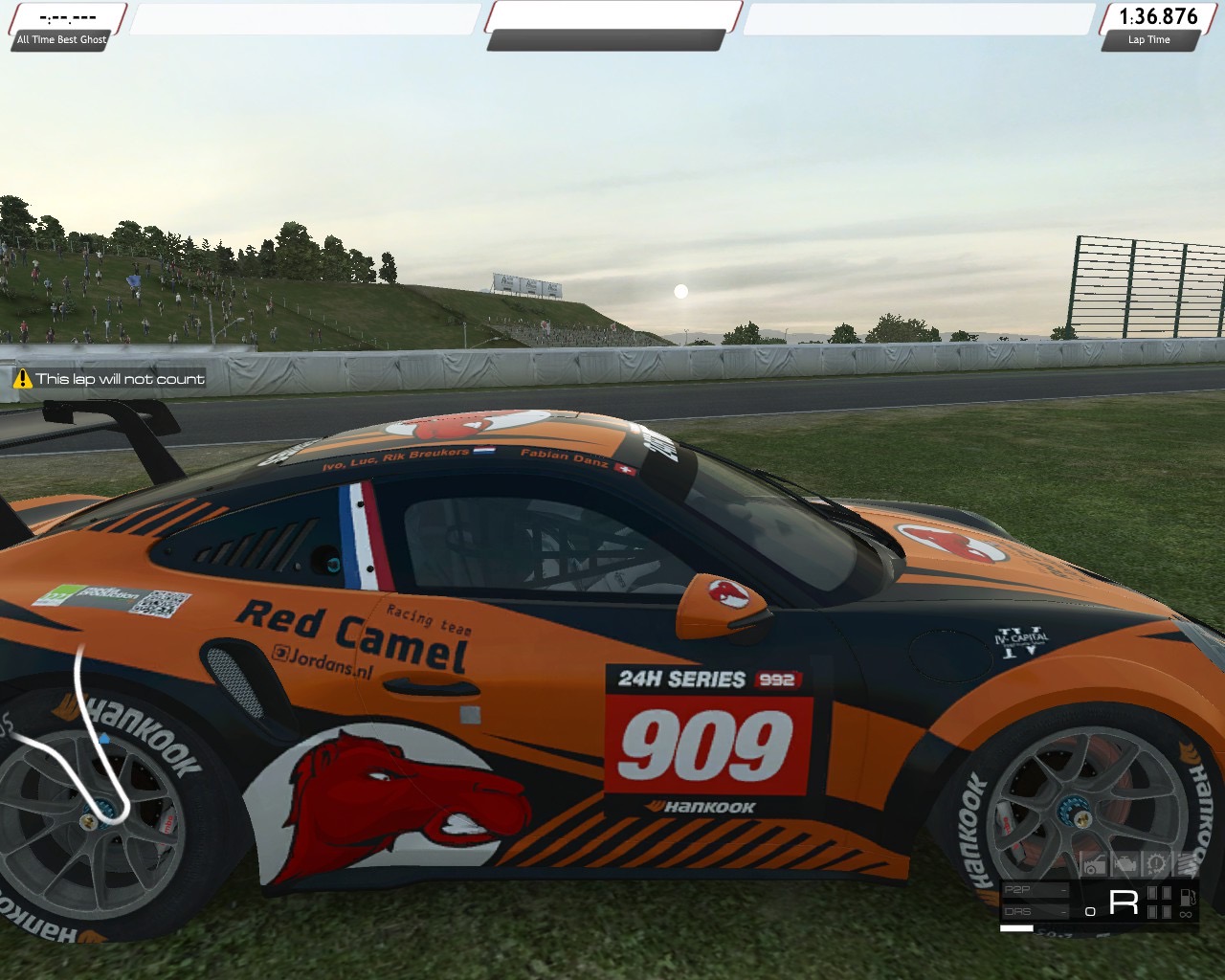
Task: Click the player marker on the track map
Action: click(104, 740)
